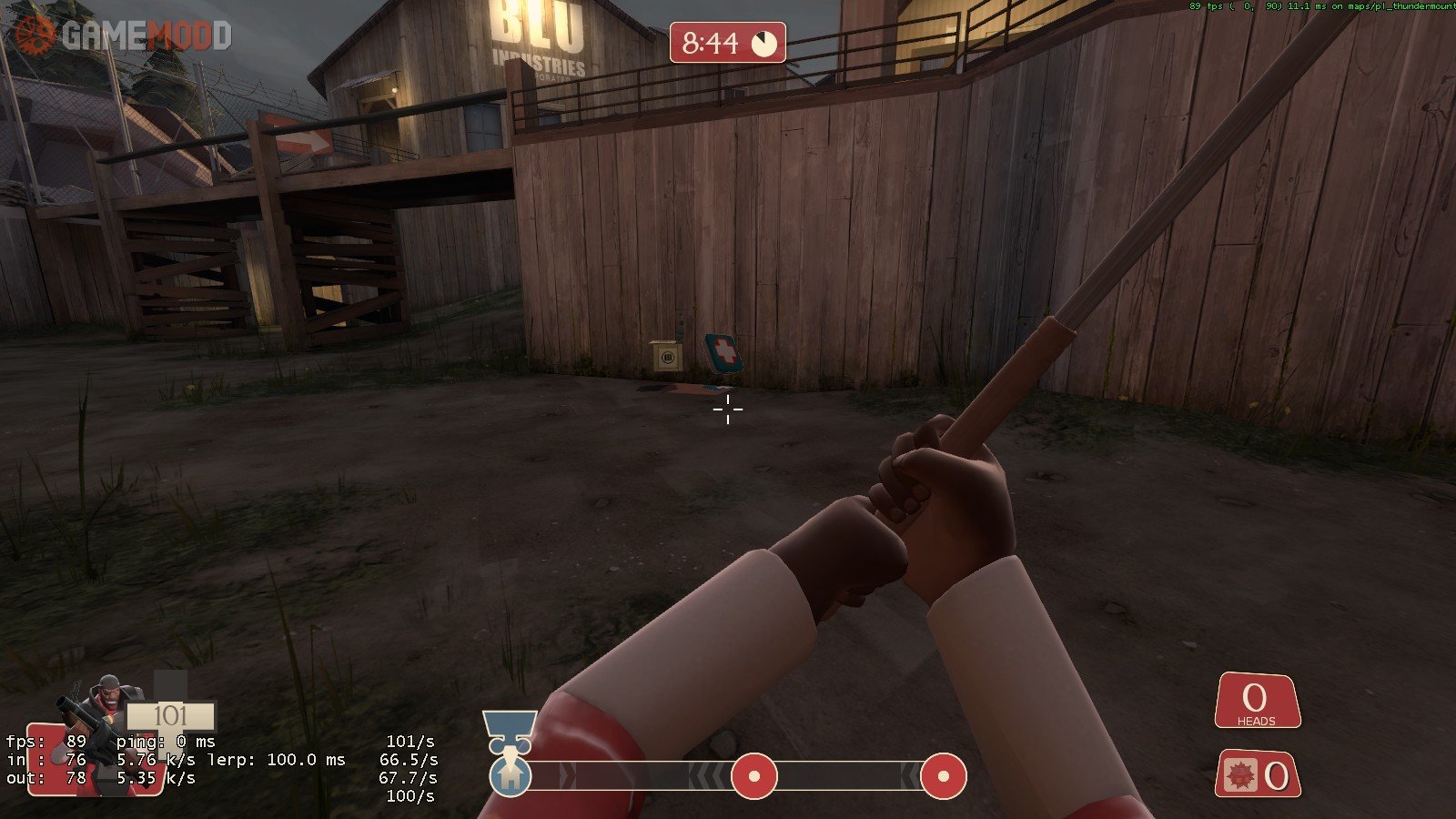Screen dimensions: 1456x819
Task: Open the GameModd watermark logo
Action: point(122,35)
